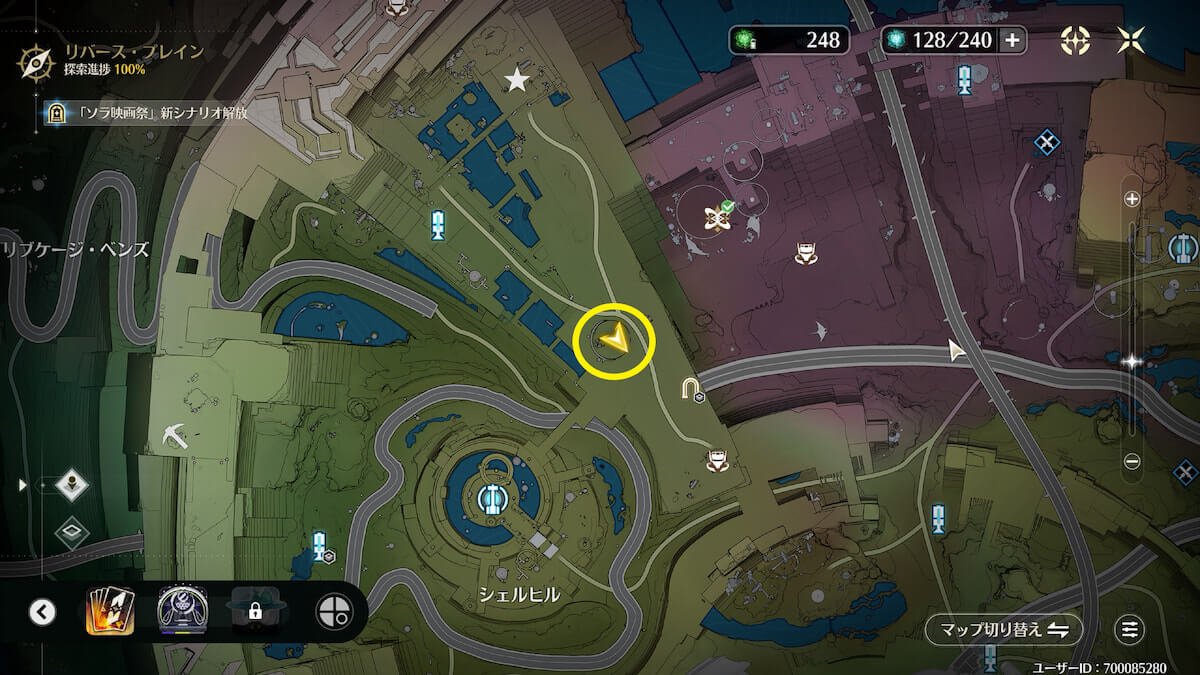The height and width of the screenshot is (675, 1200).
Task: Select the lower layer diamond button
Action: point(72,531)
